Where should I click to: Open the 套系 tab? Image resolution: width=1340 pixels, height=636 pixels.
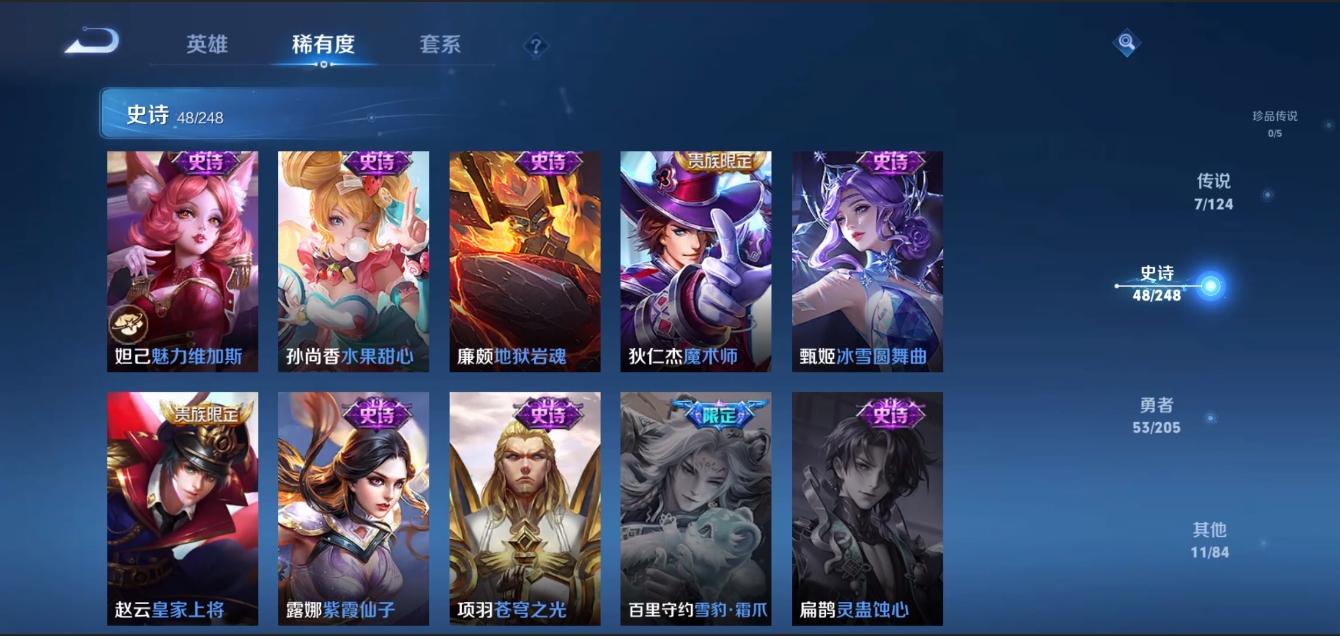click(440, 44)
